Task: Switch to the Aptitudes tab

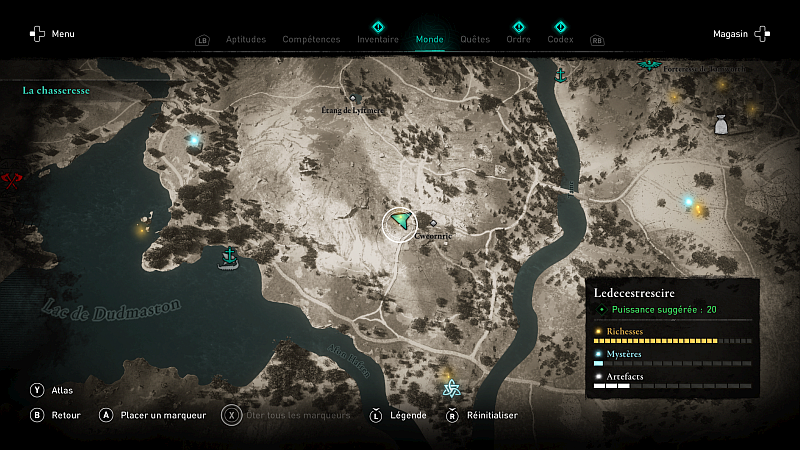Action: tap(246, 40)
